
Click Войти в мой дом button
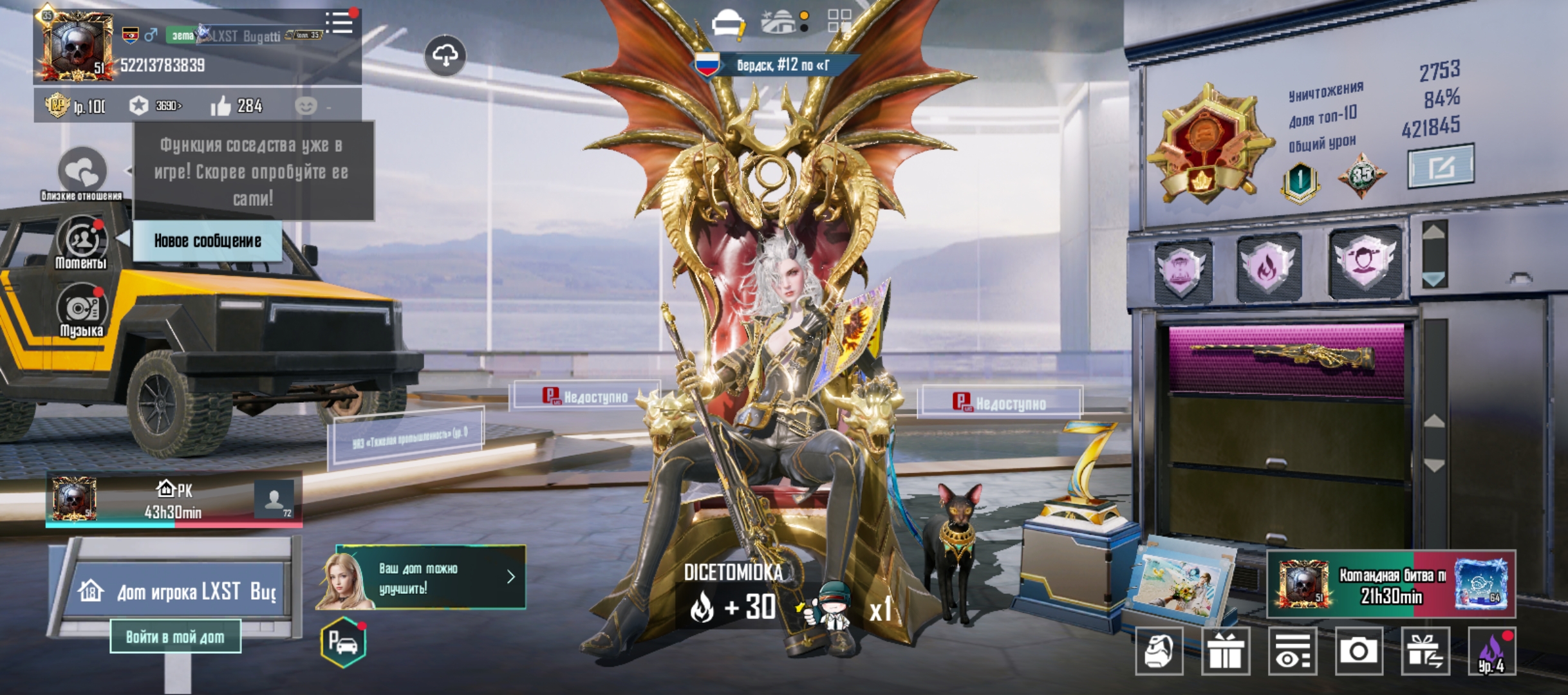tap(175, 636)
